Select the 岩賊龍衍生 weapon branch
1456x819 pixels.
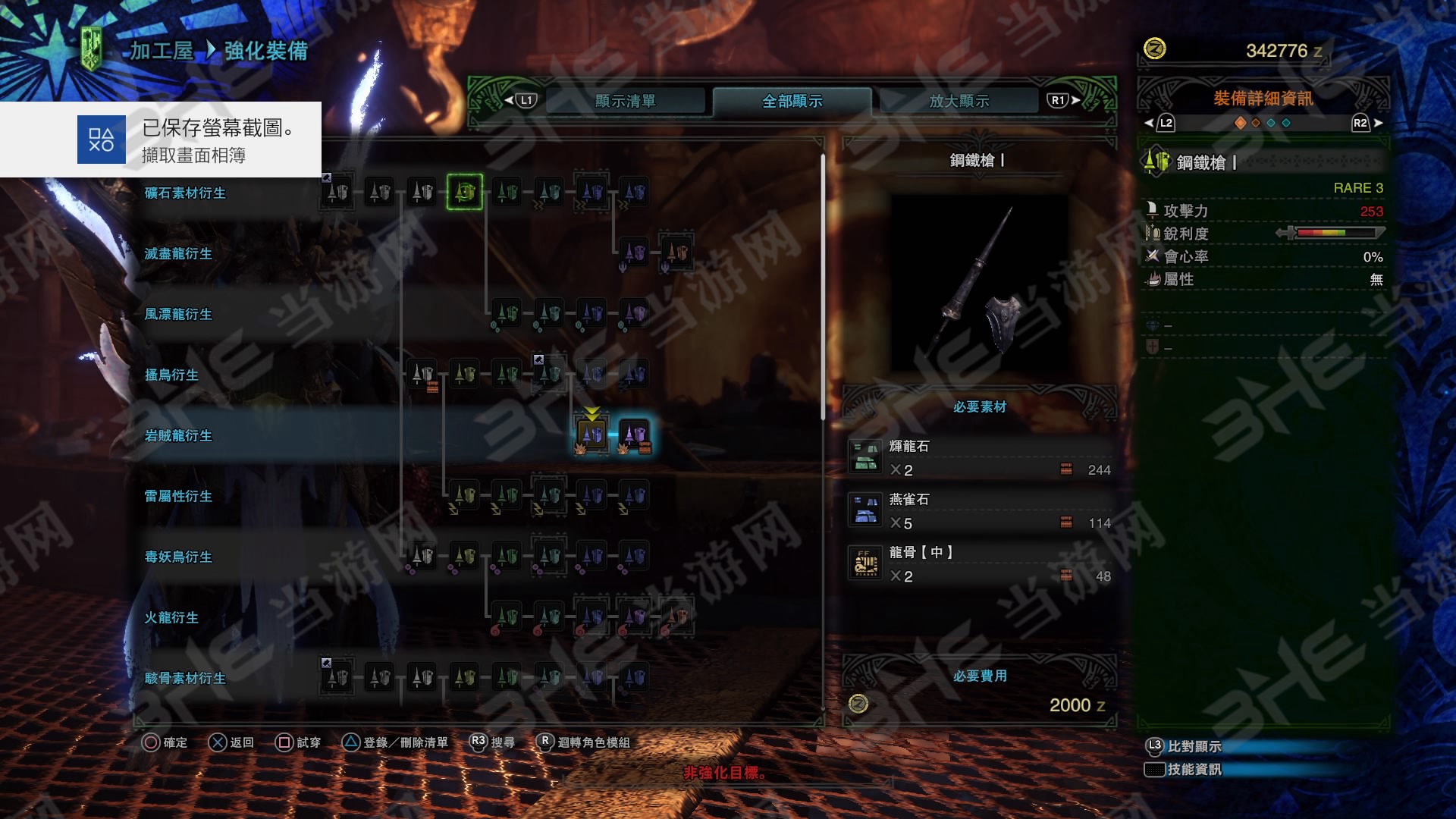point(178,436)
